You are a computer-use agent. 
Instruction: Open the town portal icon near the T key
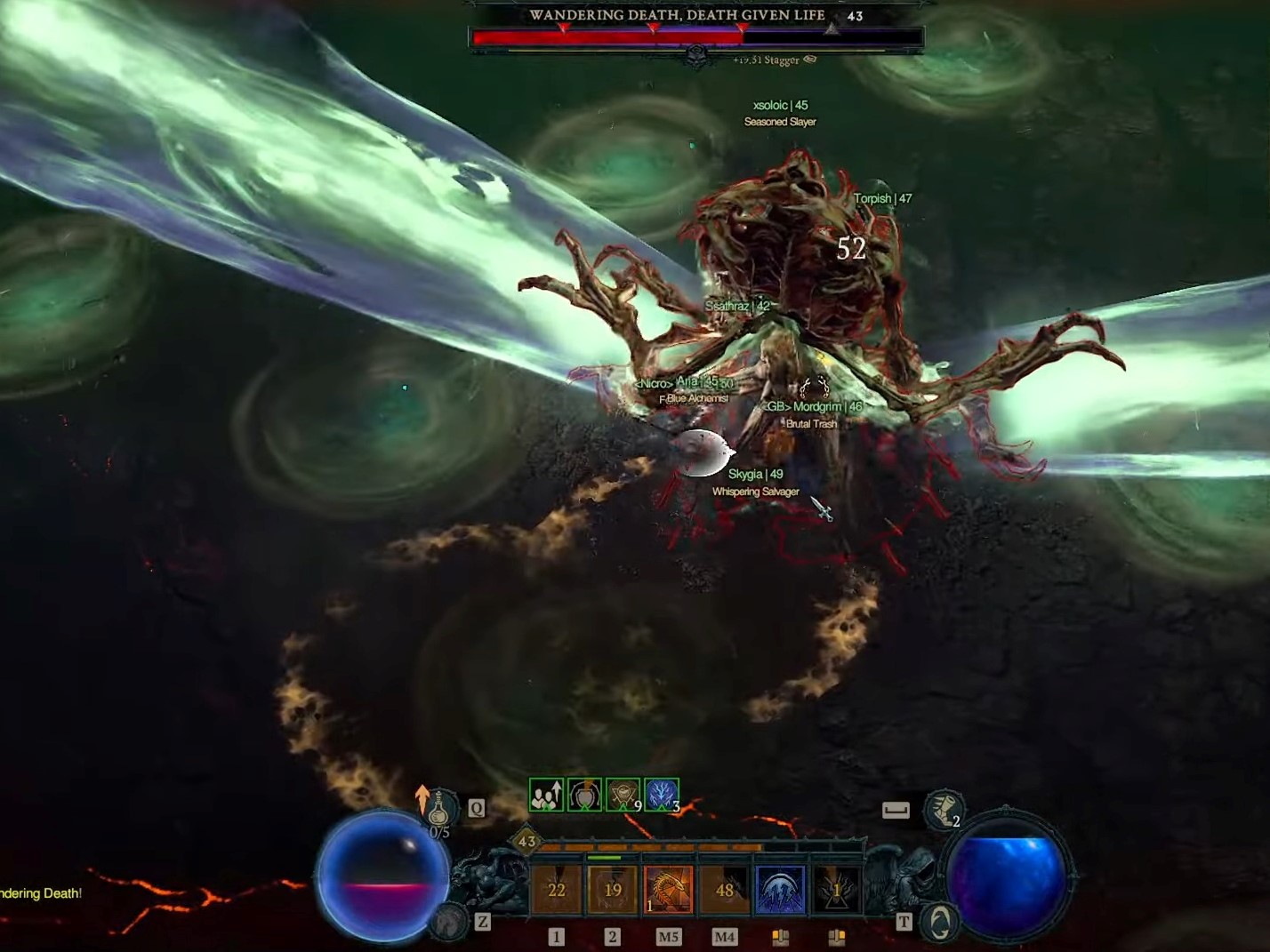tap(939, 923)
